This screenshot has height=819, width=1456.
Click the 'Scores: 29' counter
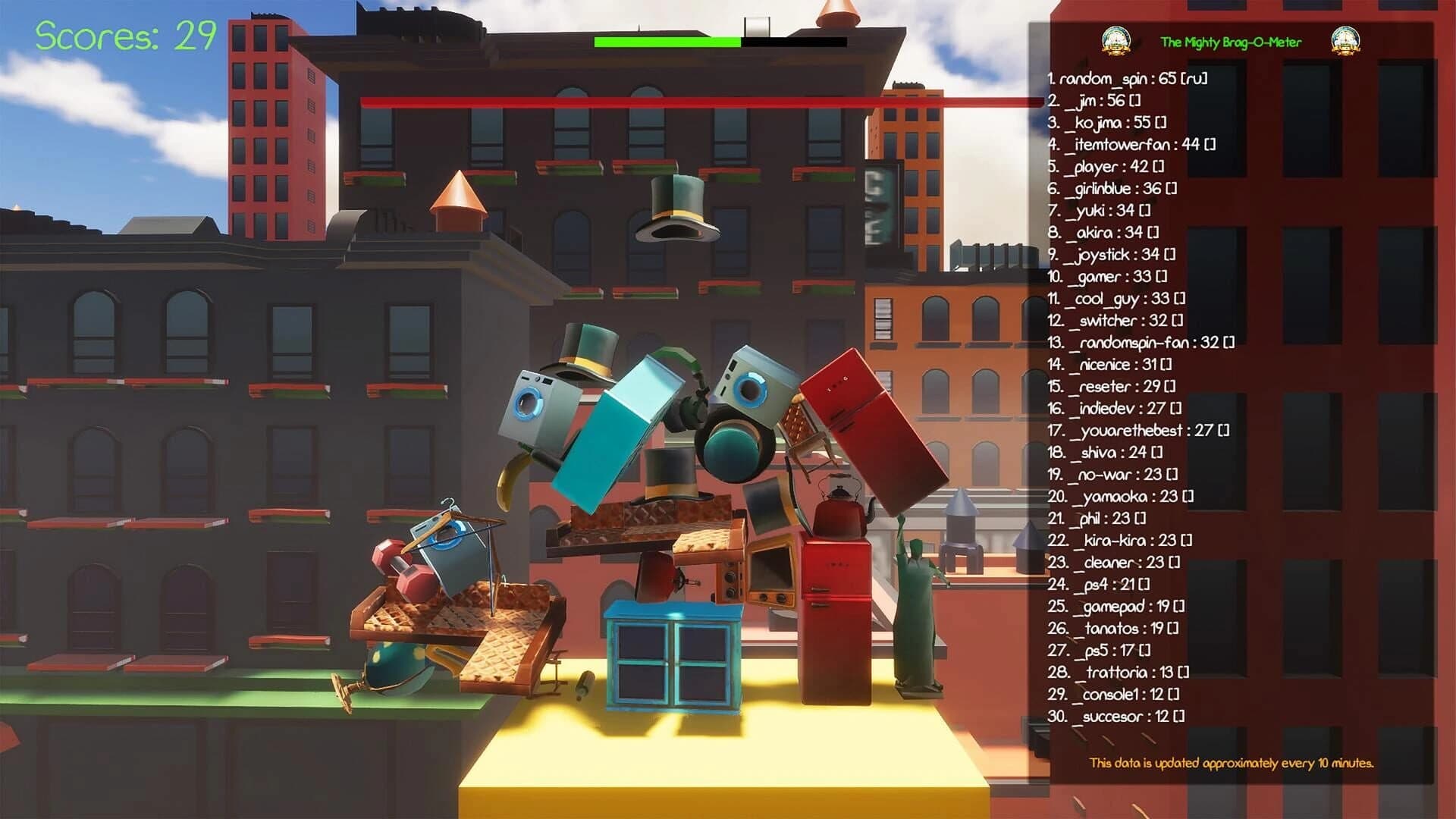pyautogui.click(x=124, y=36)
